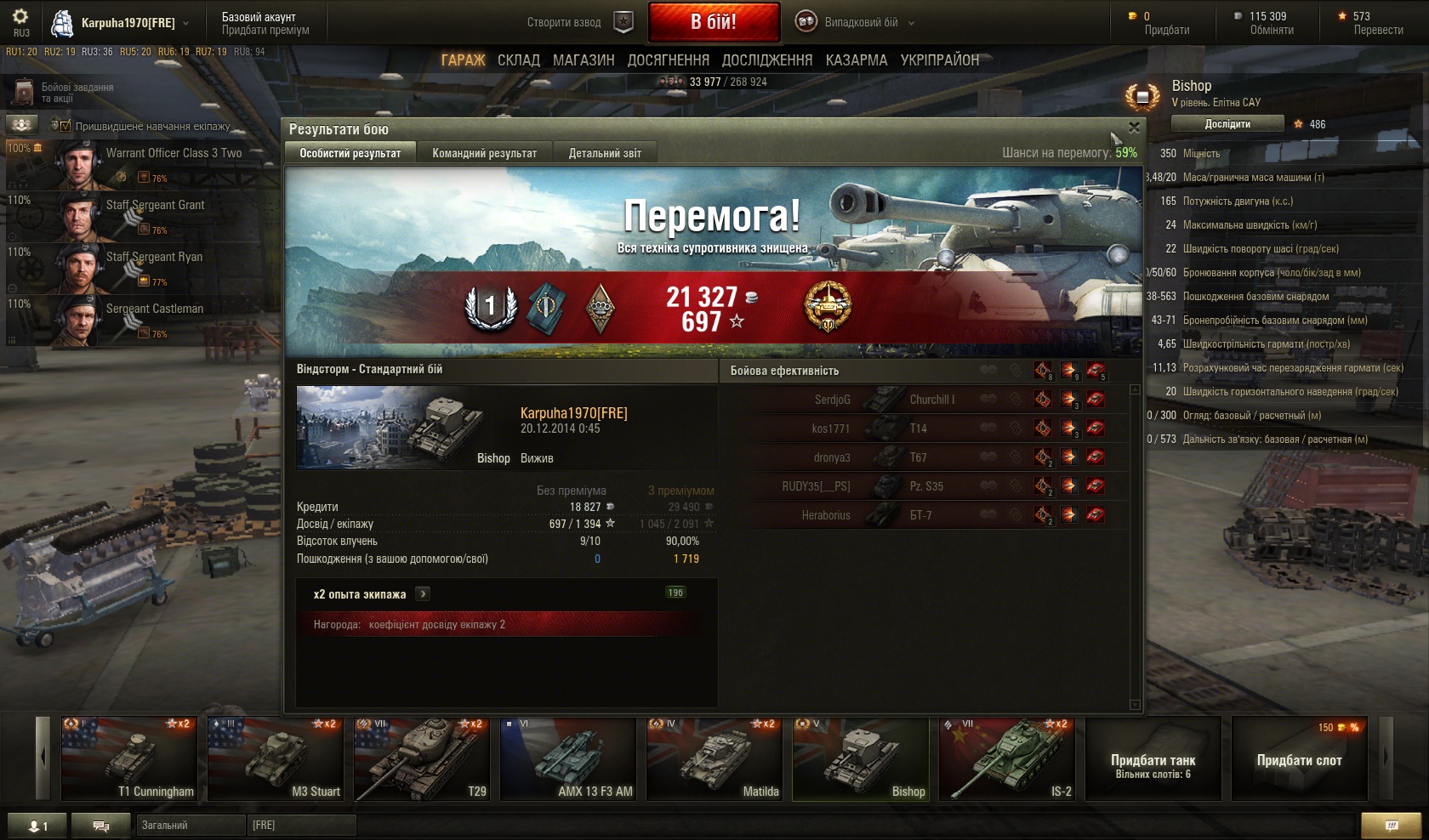The width and height of the screenshot is (1429, 840).
Task: Close the battle results window
Action: [1133, 128]
